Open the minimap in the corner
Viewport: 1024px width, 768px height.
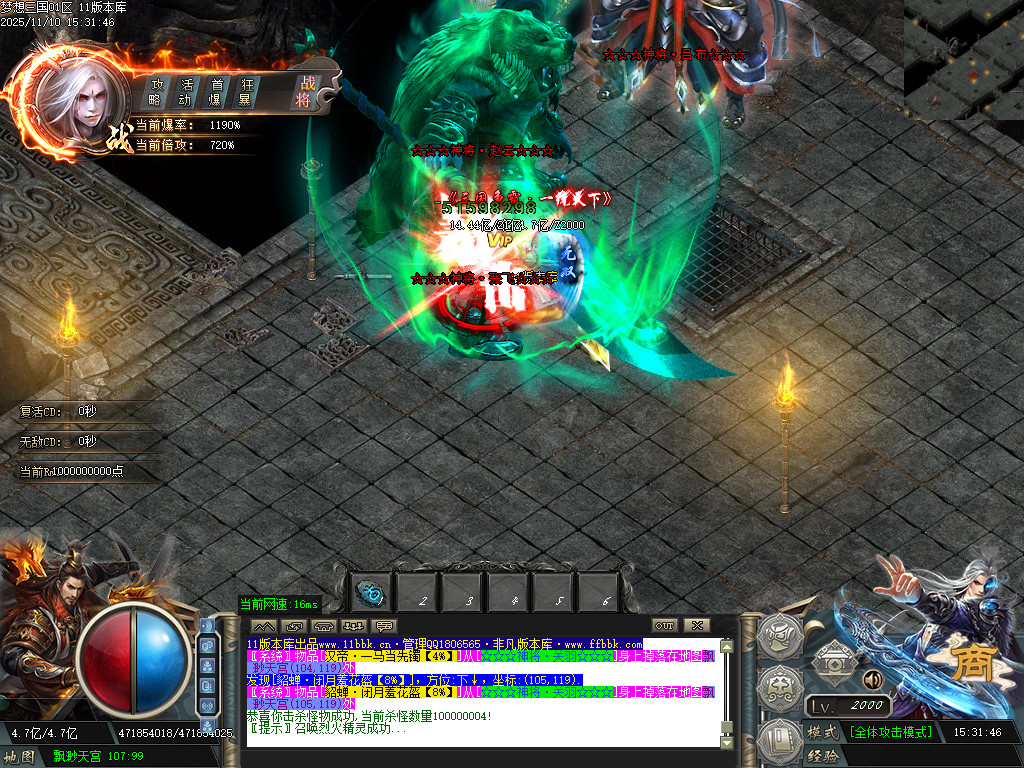[963, 58]
